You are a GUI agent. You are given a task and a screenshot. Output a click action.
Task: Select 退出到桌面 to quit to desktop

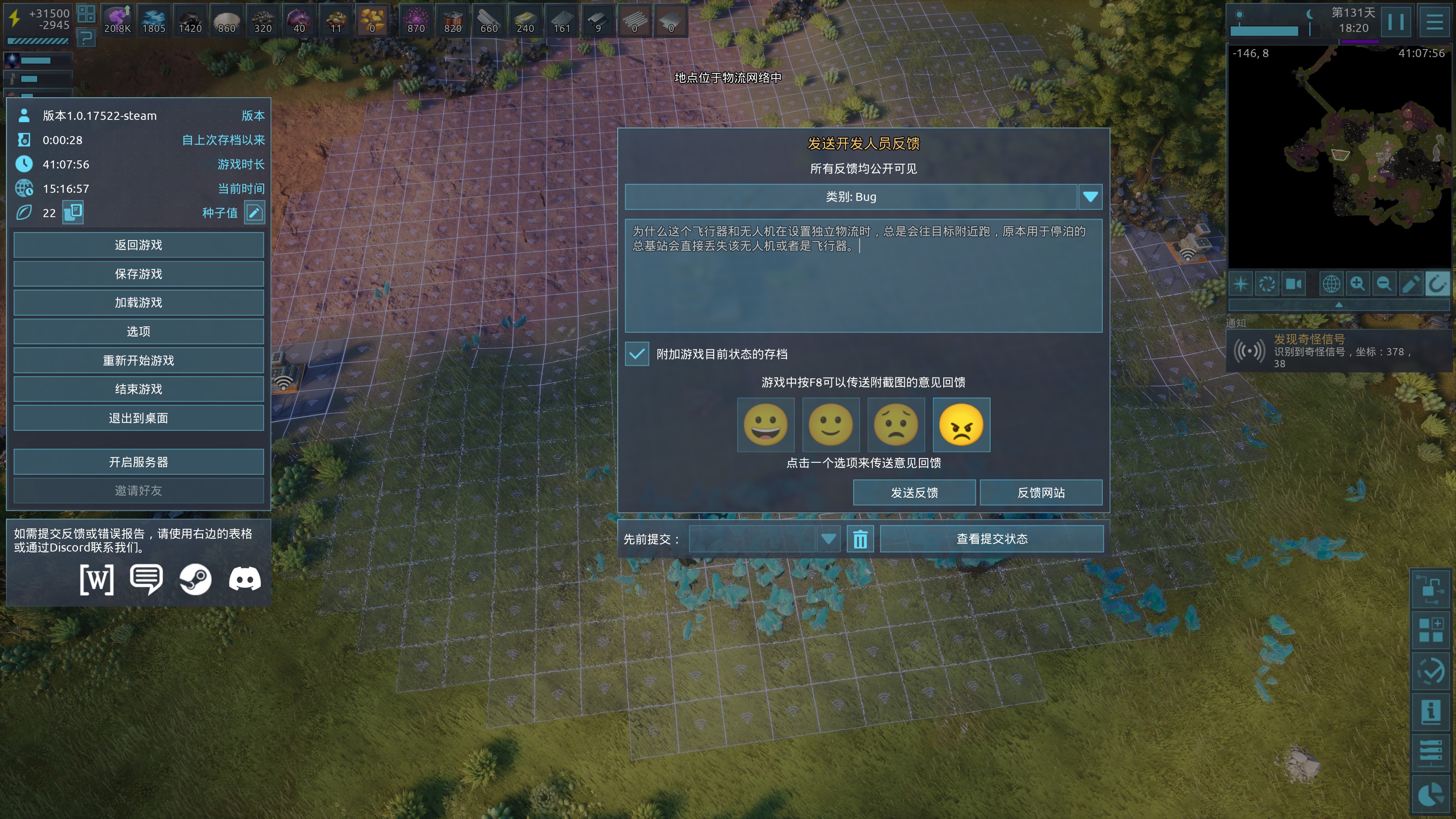[x=139, y=418]
